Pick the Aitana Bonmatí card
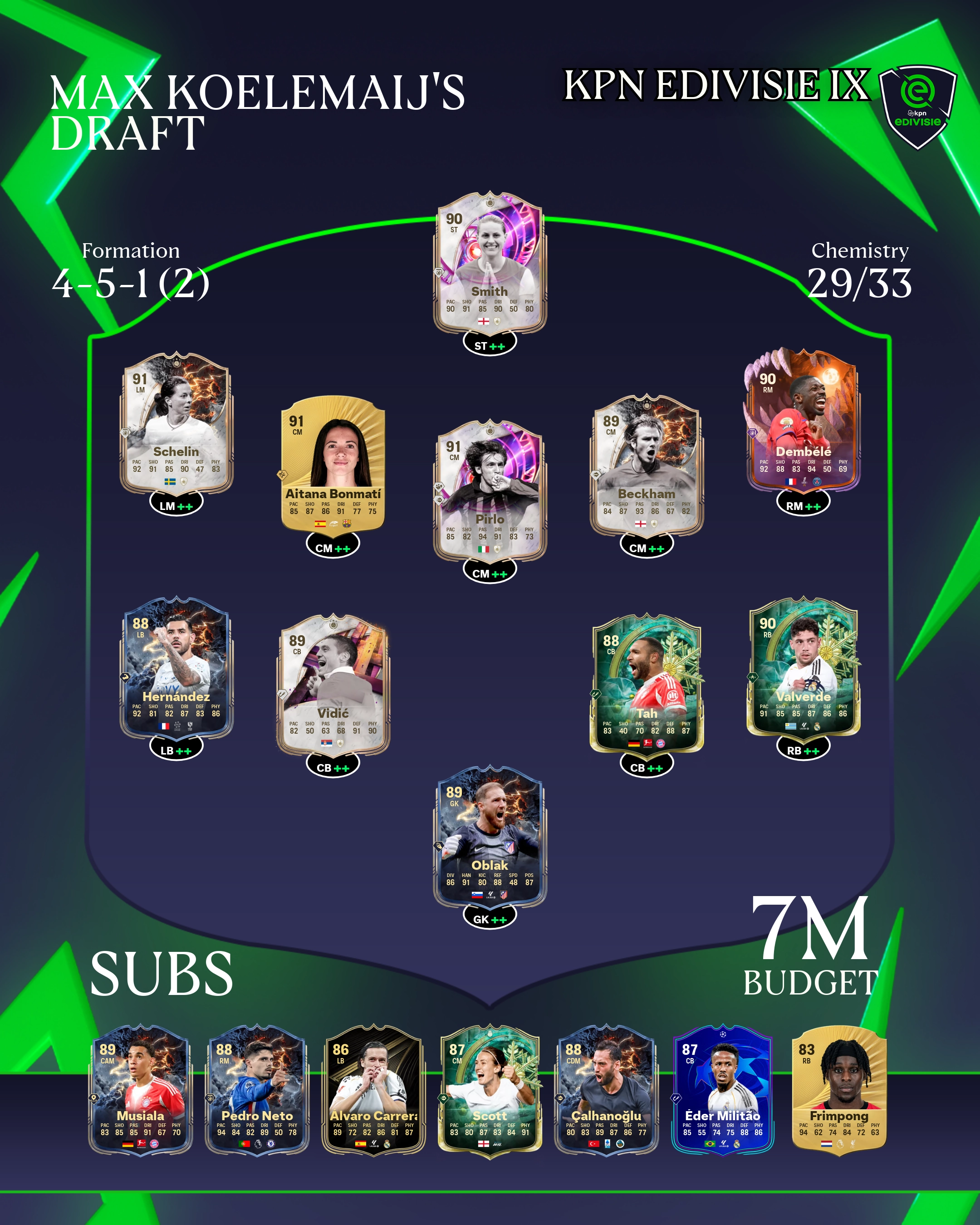 point(333,464)
